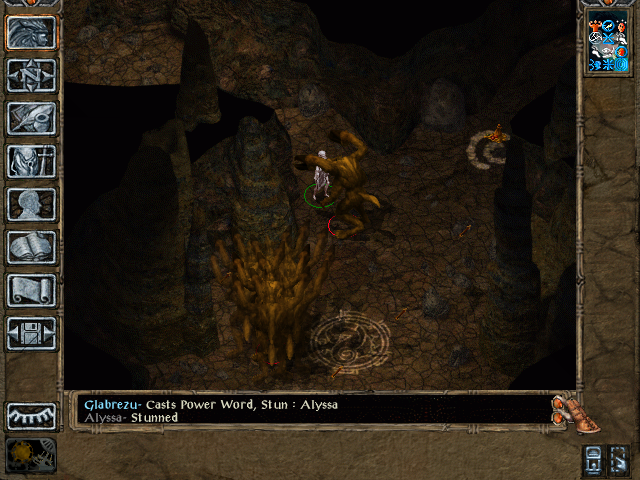Open the mage spellbook

(31, 247)
